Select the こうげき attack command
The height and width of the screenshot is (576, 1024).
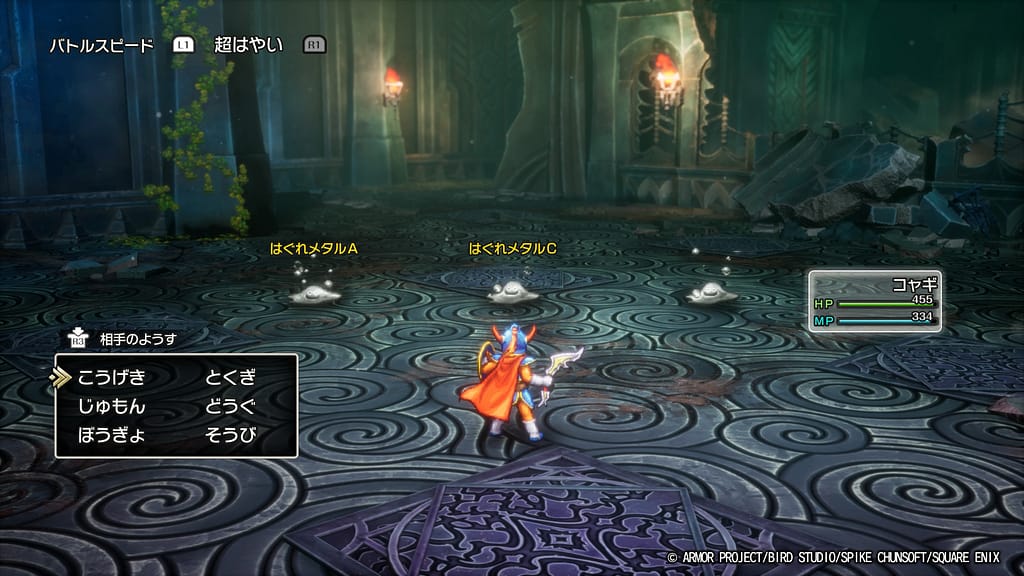pyautogui.click(x=111, y=378)
